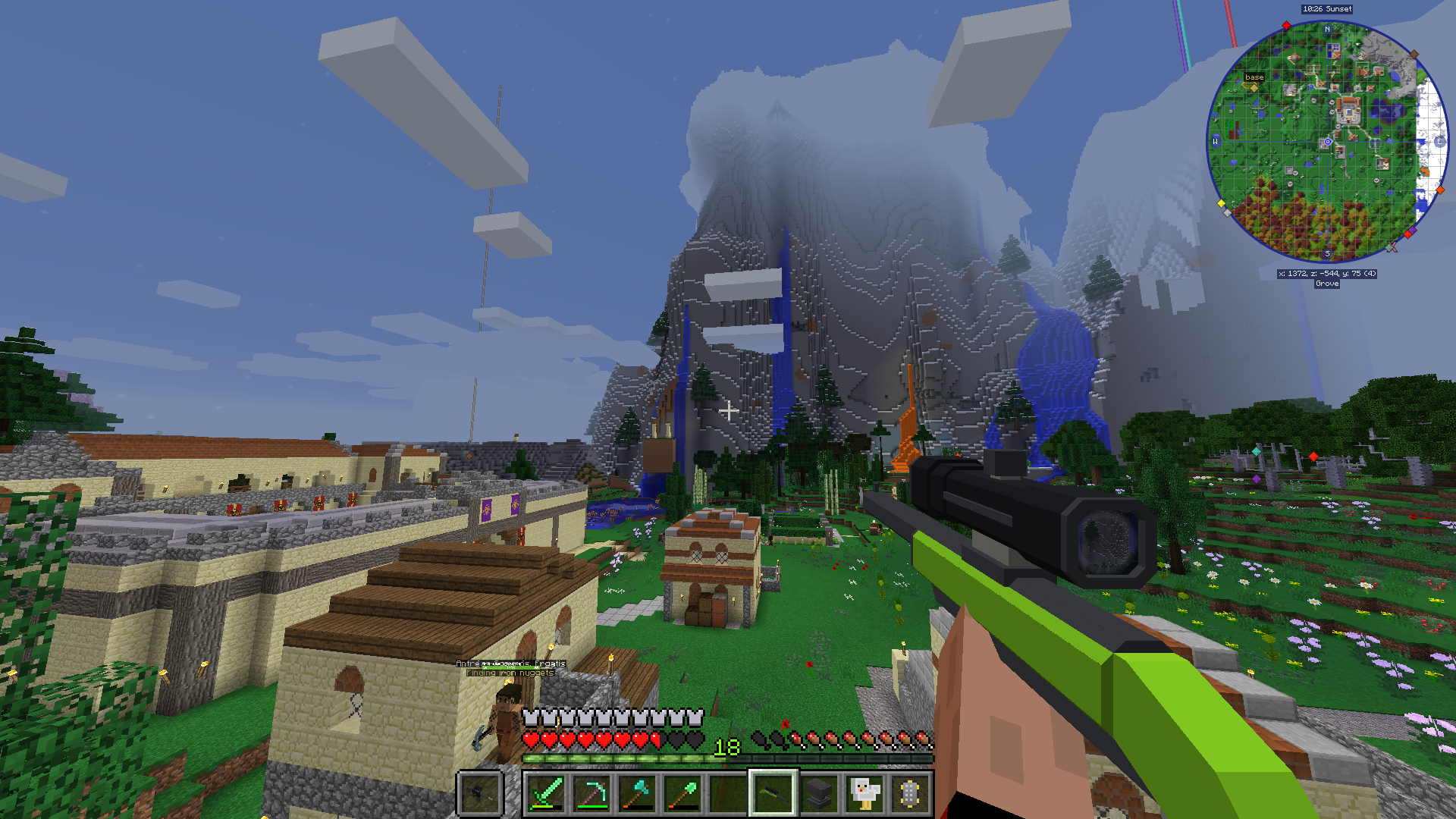Click the coordinates readout under the minimap
This screenshot has height=819, width=1456.
pos(1328,273)
